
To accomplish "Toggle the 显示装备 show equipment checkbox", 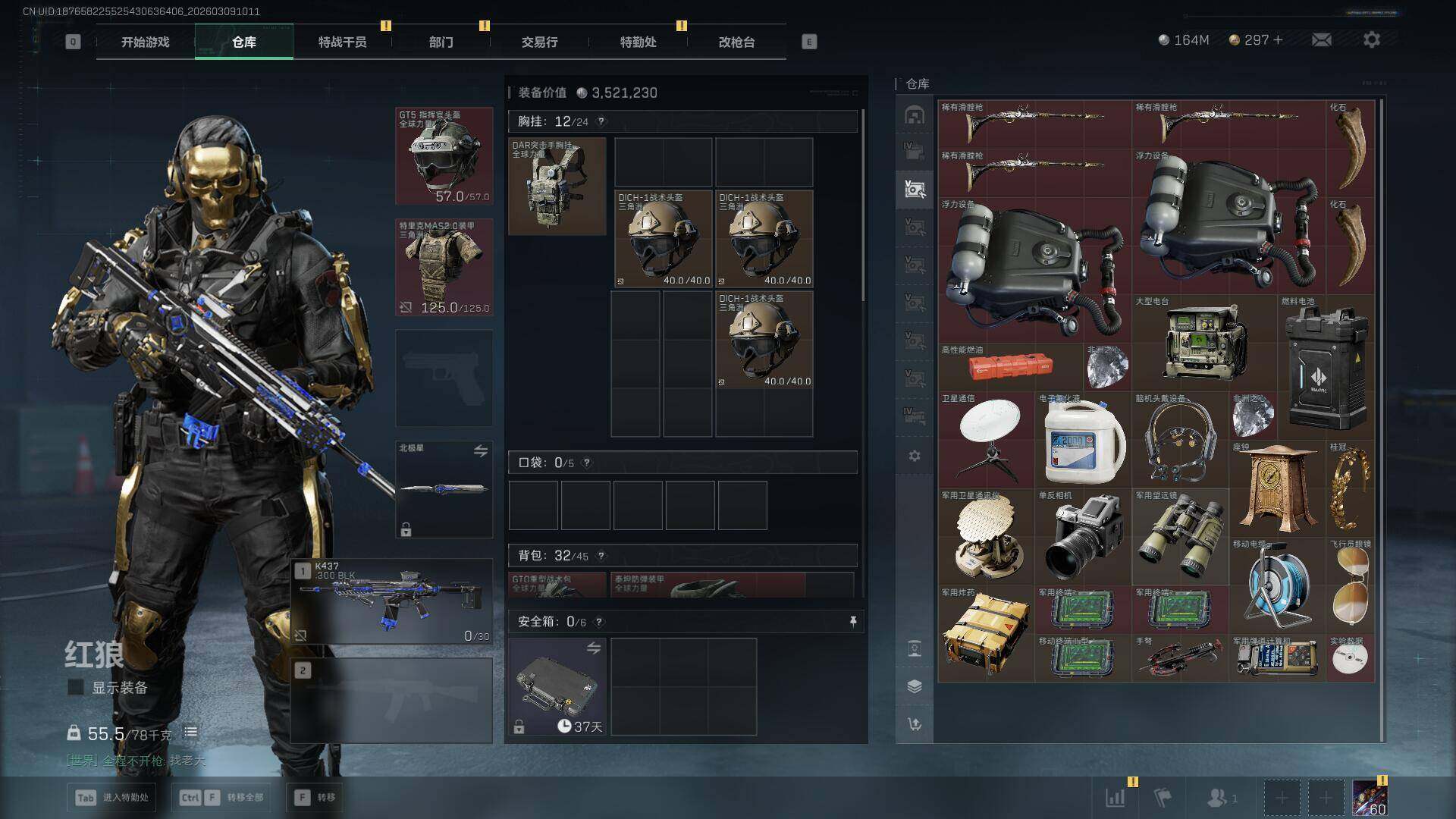I will point(76,688).
